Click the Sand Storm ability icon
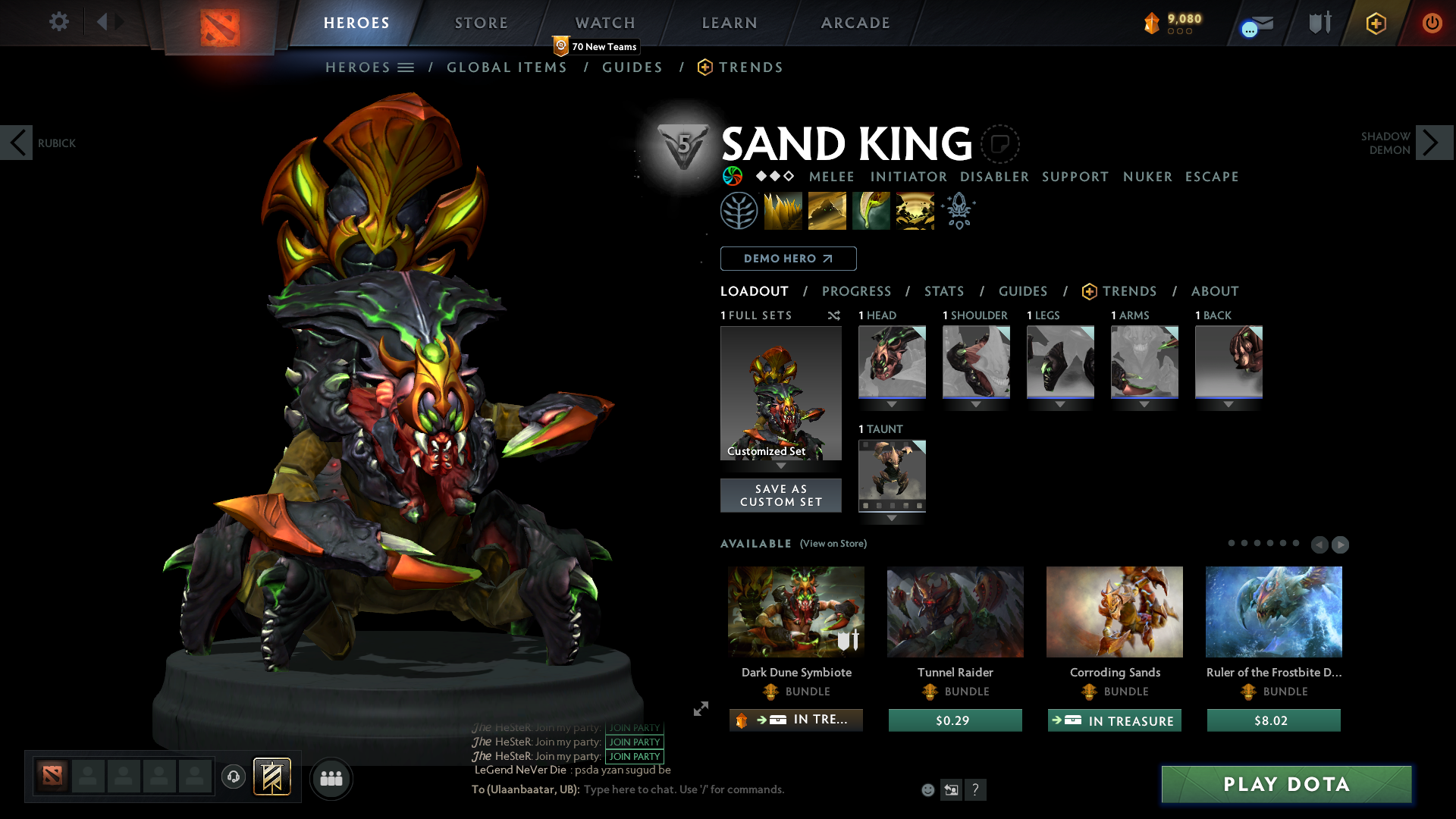Screen dimensions: 1456x819 point(827,210)
